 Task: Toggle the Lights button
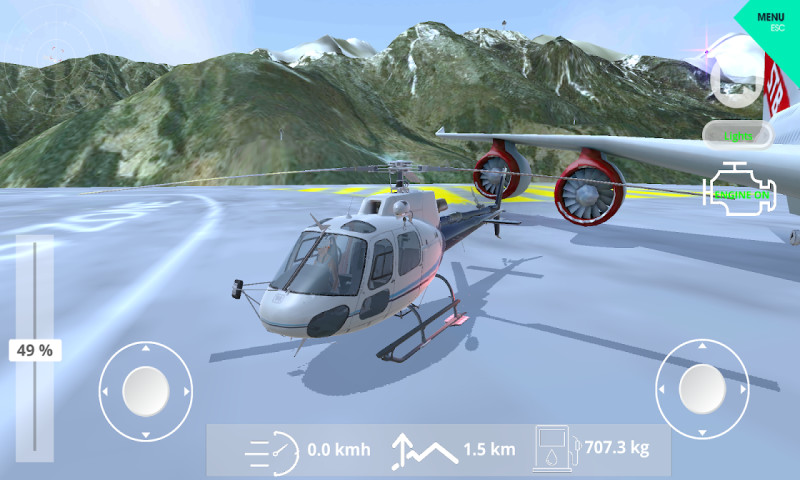point(740,135)
